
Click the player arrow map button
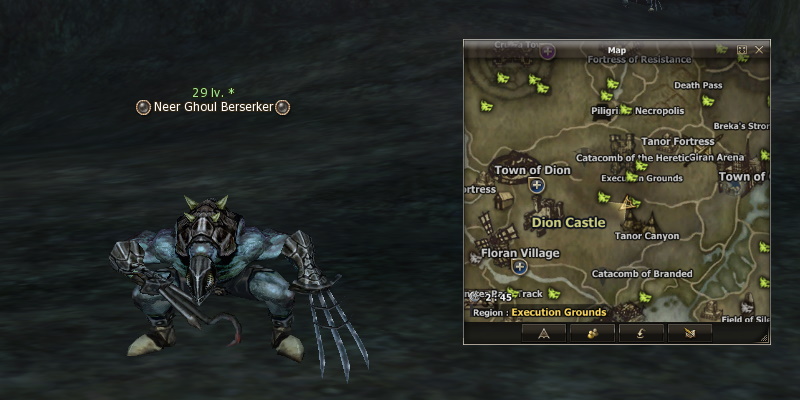pos(544,333)
